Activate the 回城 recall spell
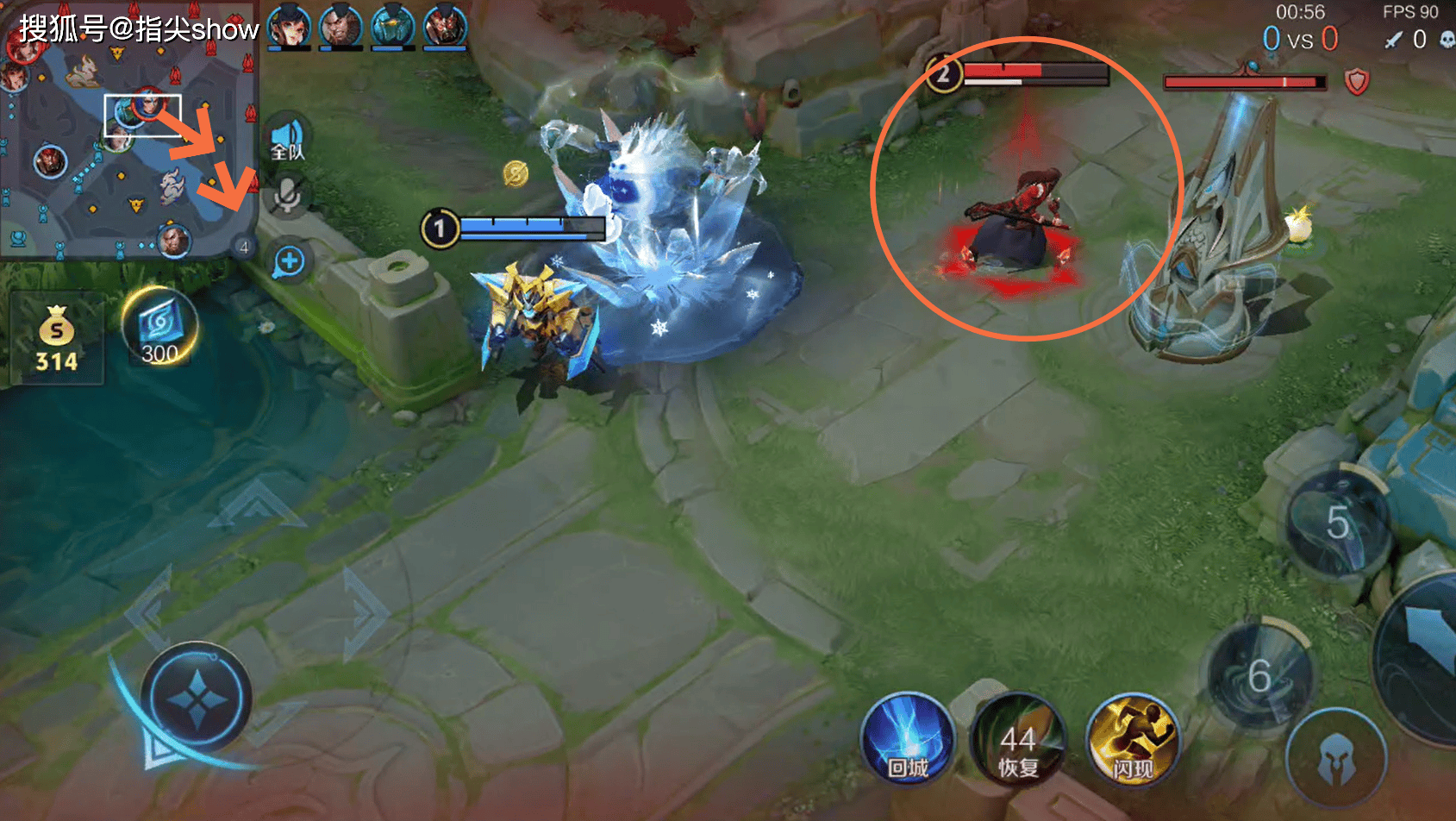Viewport: 1456px width, 821px height. (x=908, y=741)
